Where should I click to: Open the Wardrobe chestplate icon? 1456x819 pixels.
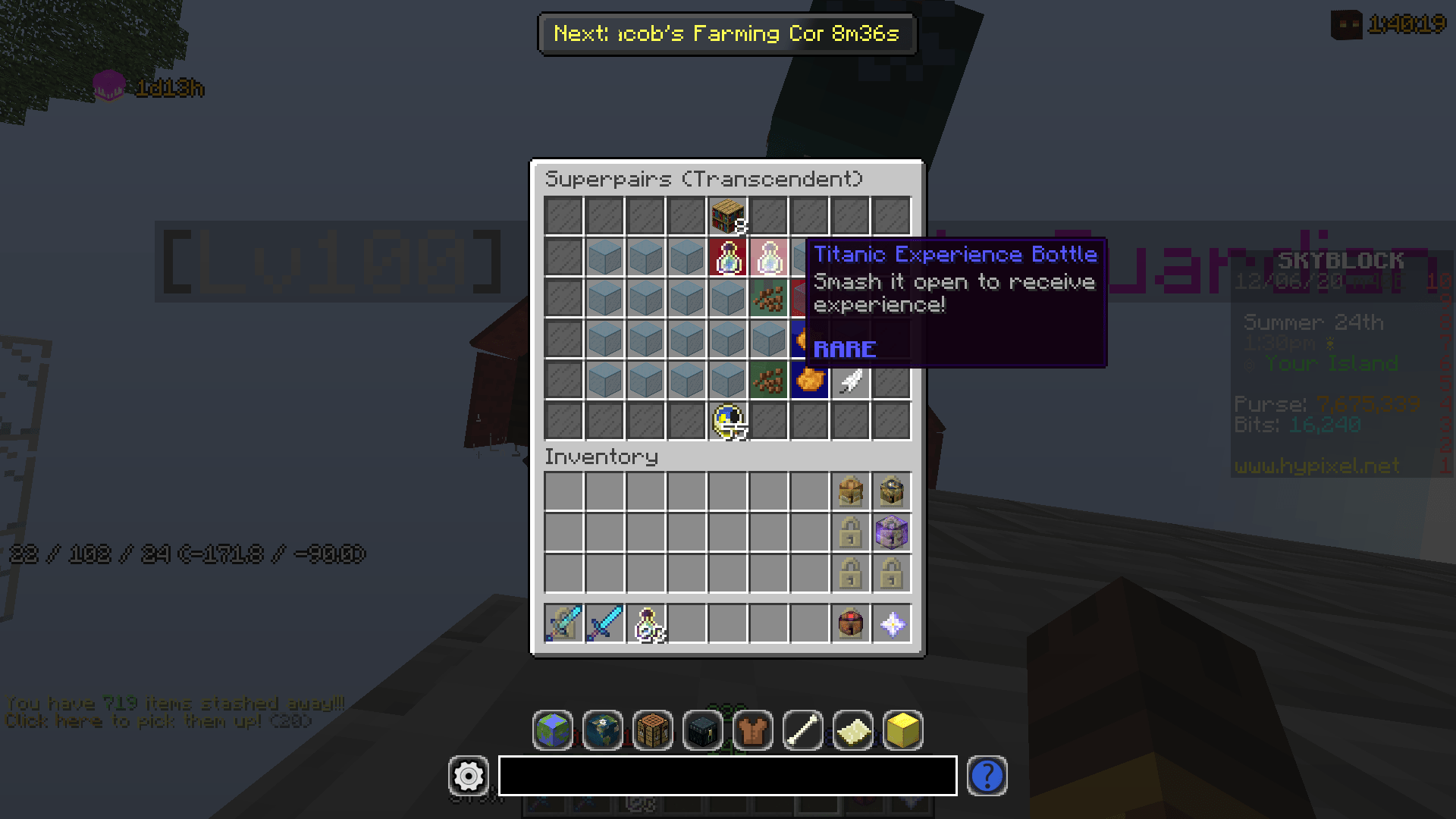(x=754, y=730)
